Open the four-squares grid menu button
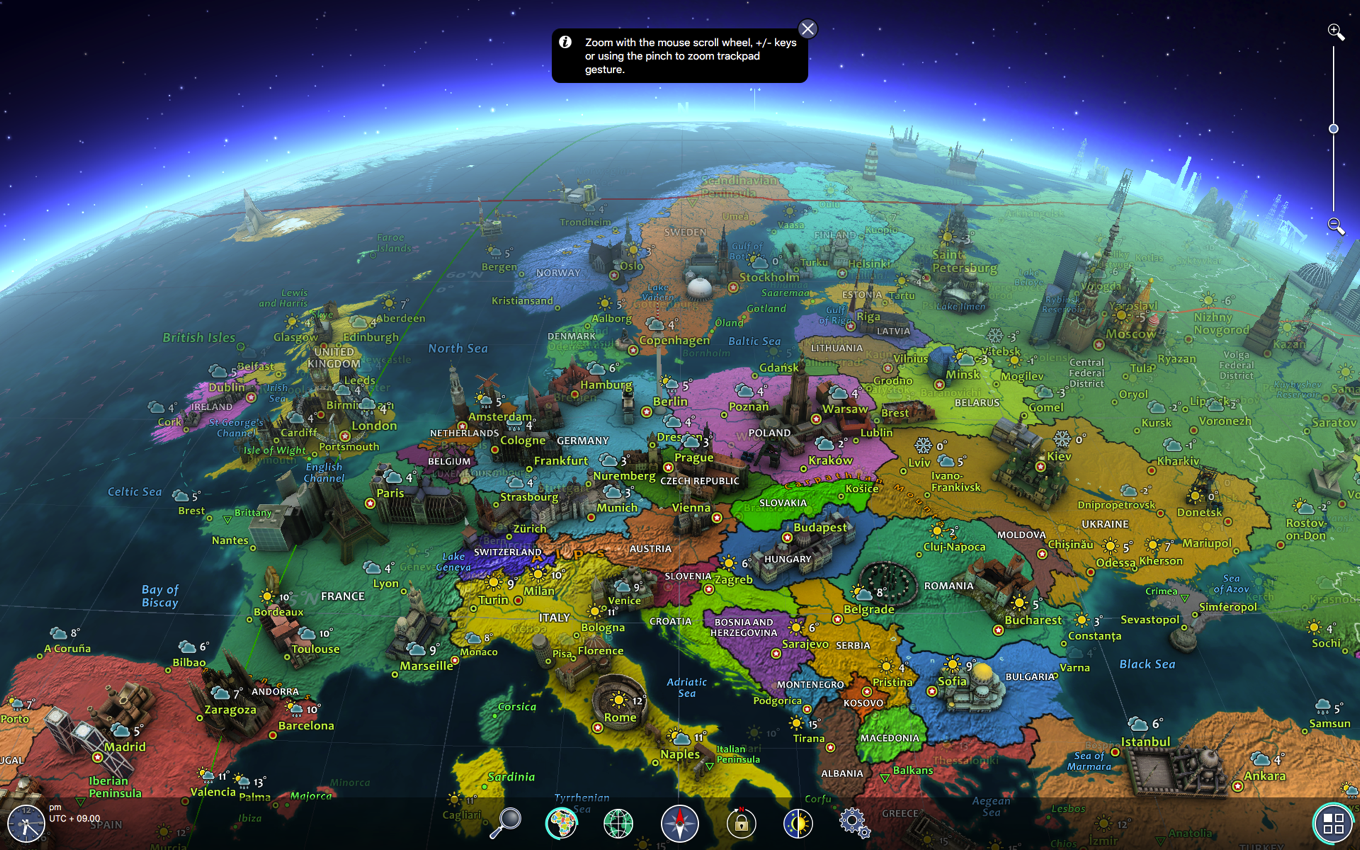 pyautogui.click(x=1333, y=823)
